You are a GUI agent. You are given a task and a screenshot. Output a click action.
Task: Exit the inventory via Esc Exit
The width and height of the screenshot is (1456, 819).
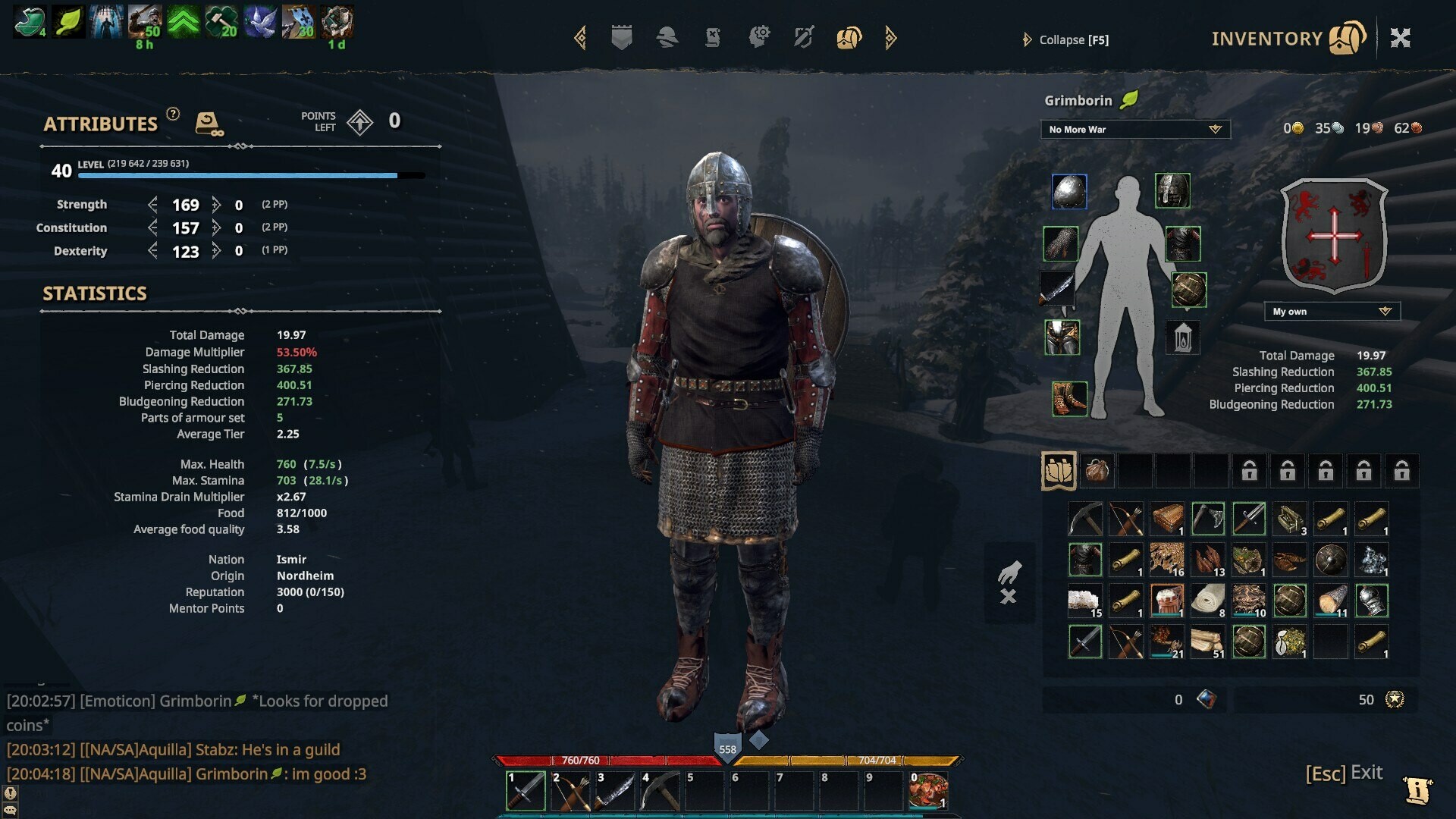point(1343,773)
